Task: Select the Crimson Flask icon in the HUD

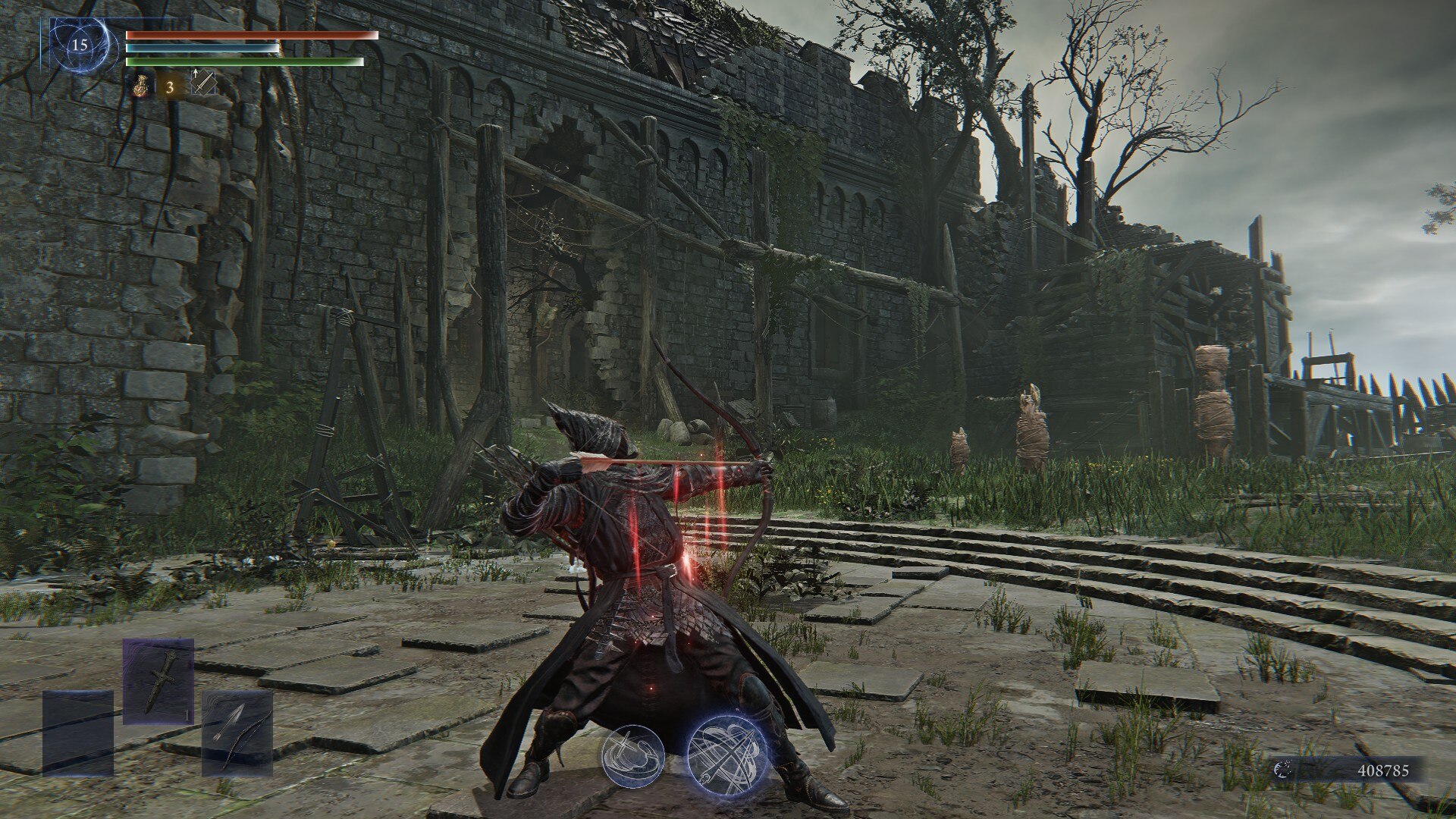Action: click(140, 86)
